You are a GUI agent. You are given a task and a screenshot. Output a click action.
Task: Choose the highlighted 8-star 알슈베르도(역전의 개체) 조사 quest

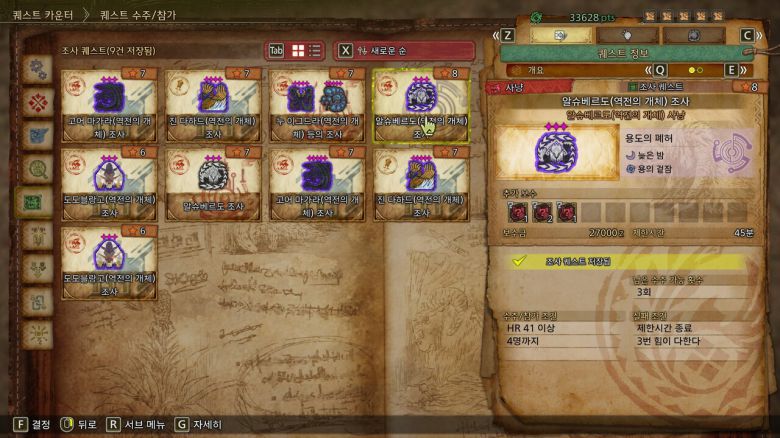coord(421,104)
